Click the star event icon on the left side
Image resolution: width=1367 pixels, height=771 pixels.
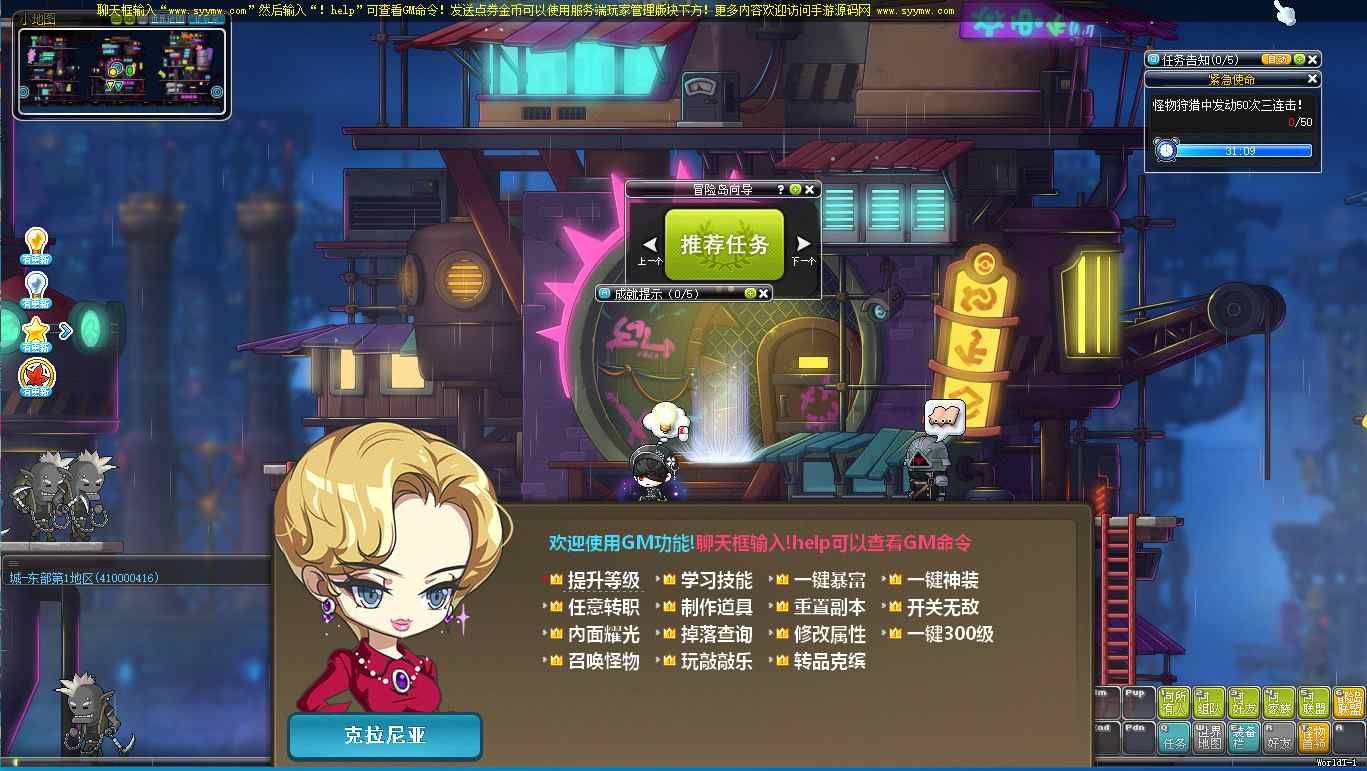point(35,331)
